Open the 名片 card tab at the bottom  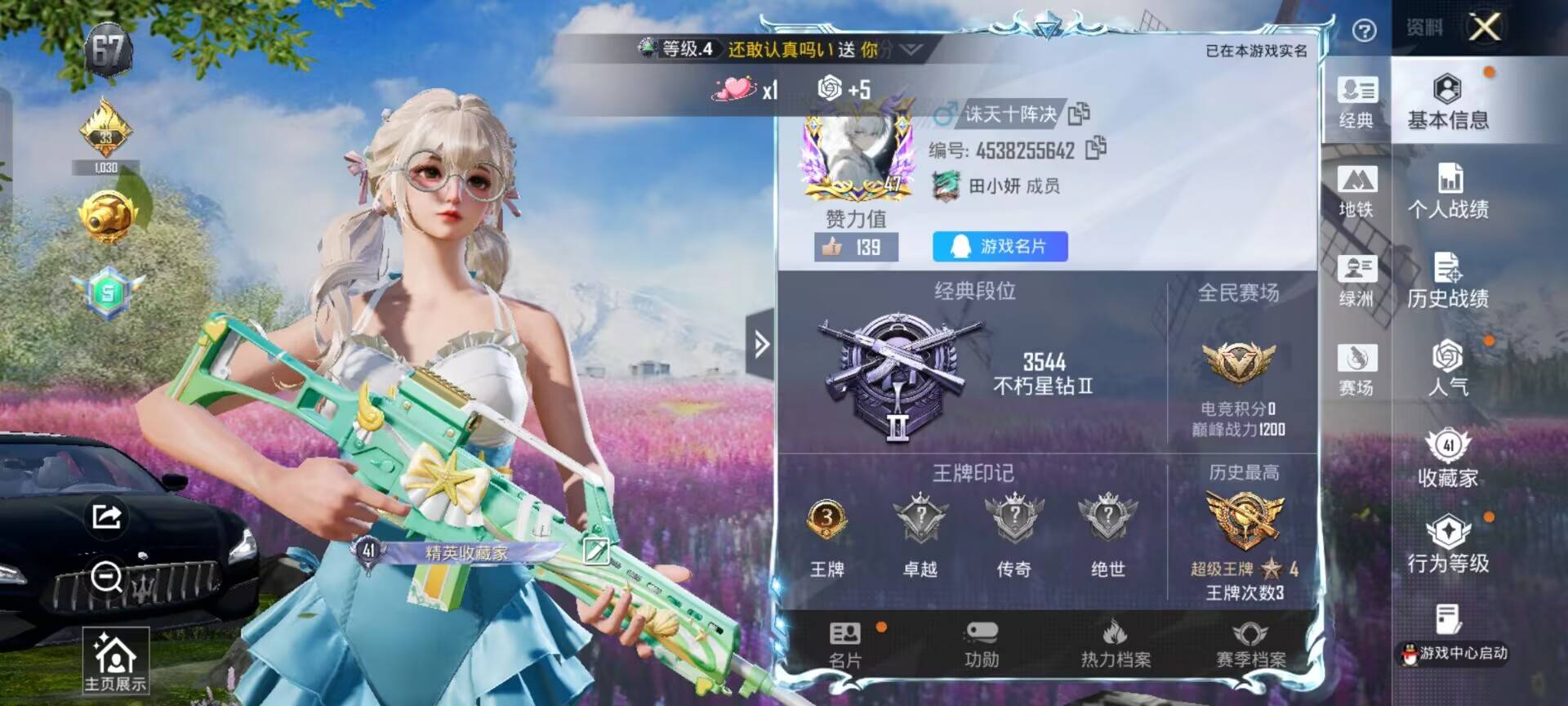click(x=845, y=645)
